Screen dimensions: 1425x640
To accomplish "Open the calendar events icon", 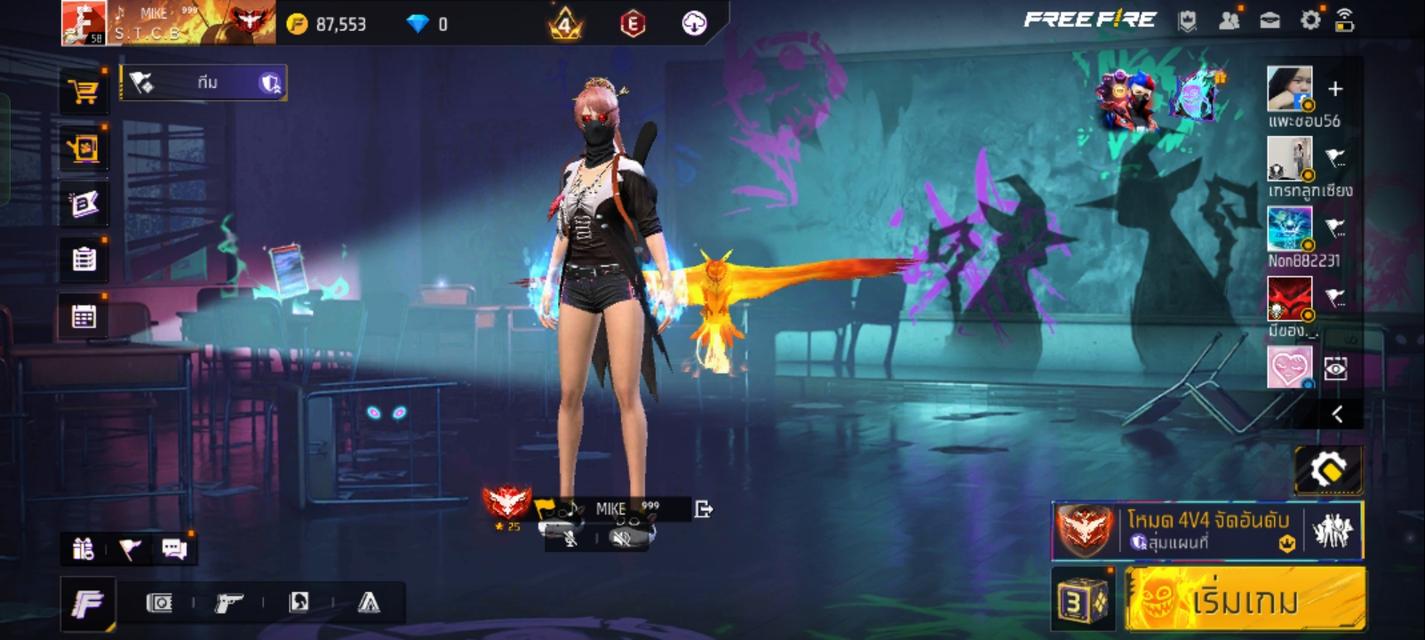I will [84, 317].
